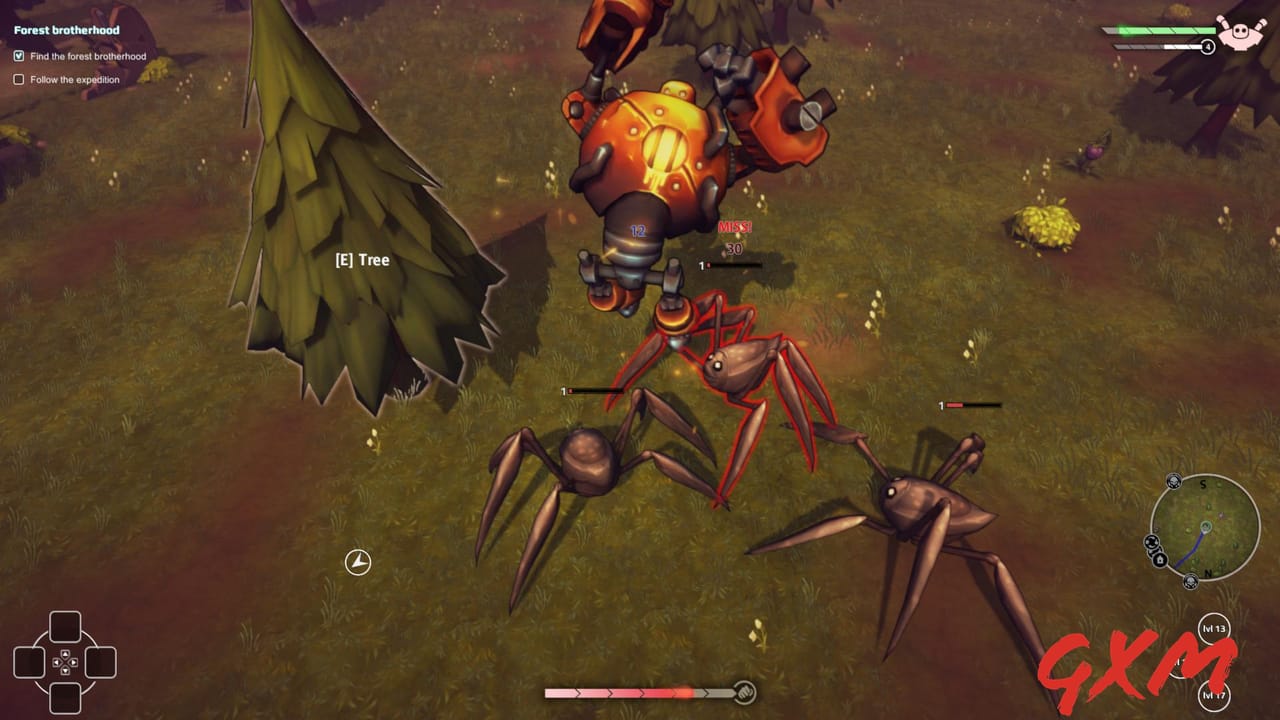Select the skull icon below the minimap
This screenshot has height=720, width=1280.
click(x=1191, y=581)
